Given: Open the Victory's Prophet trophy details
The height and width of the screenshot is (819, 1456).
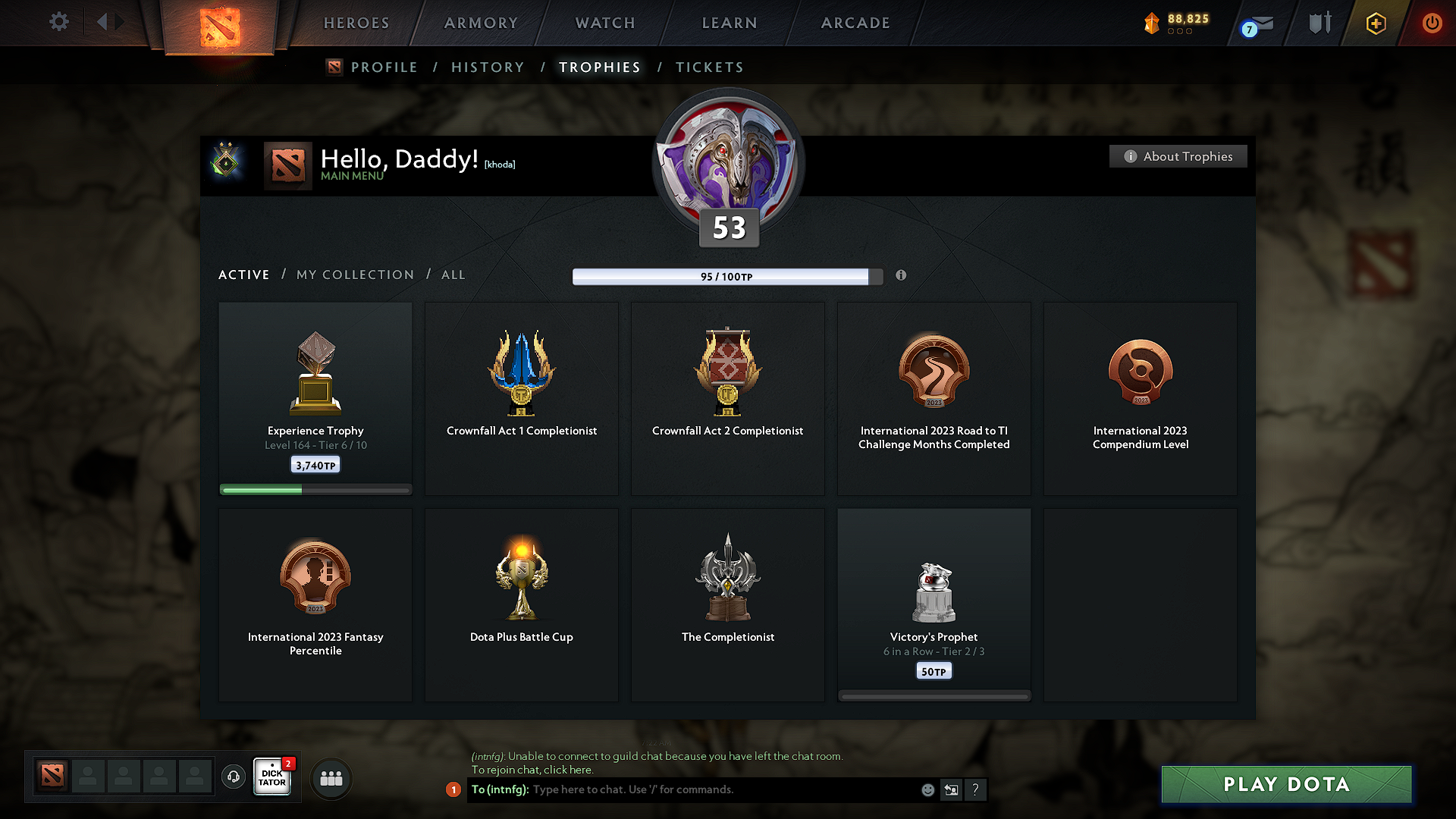Looking at the screenshot, I should 934,603.
